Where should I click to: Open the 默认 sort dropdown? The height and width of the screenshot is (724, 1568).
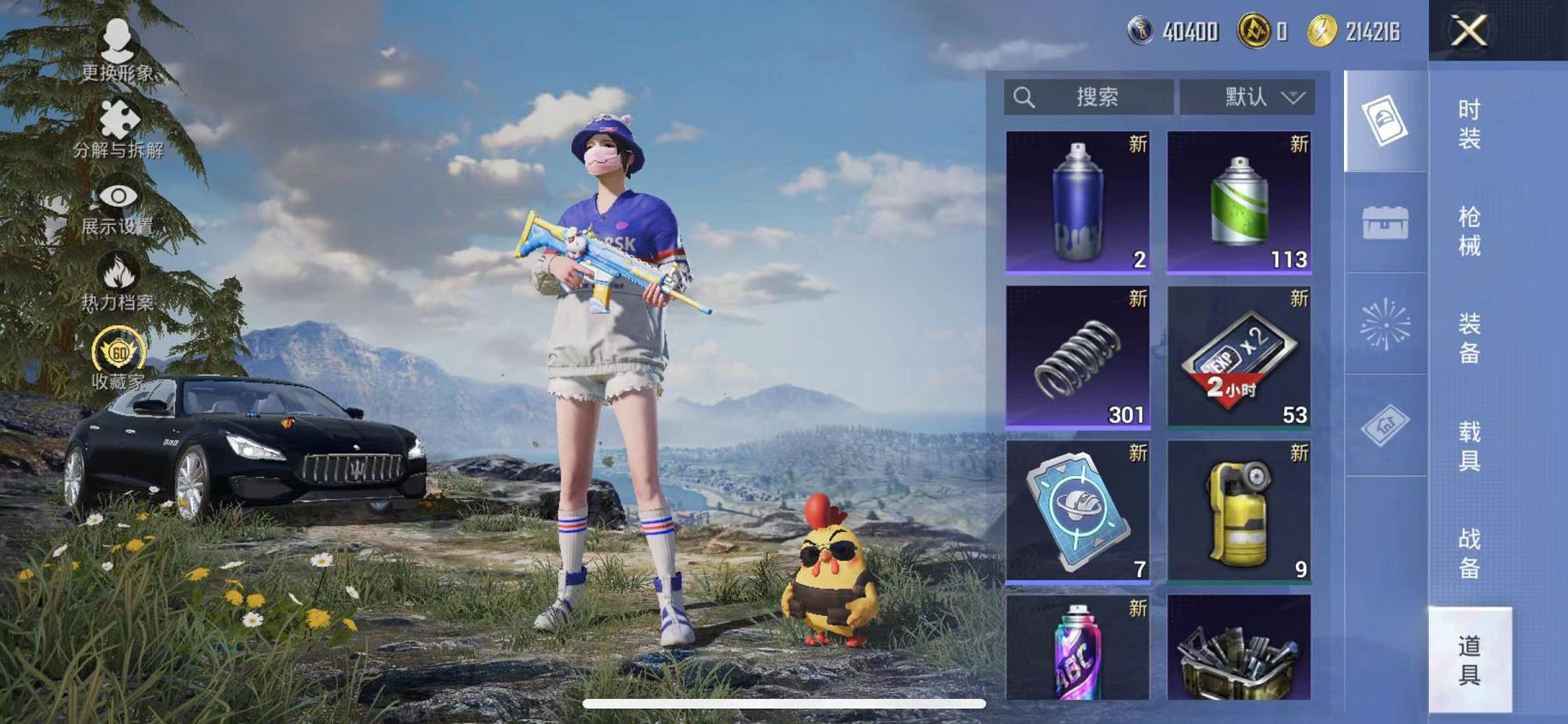(1247, 97)
